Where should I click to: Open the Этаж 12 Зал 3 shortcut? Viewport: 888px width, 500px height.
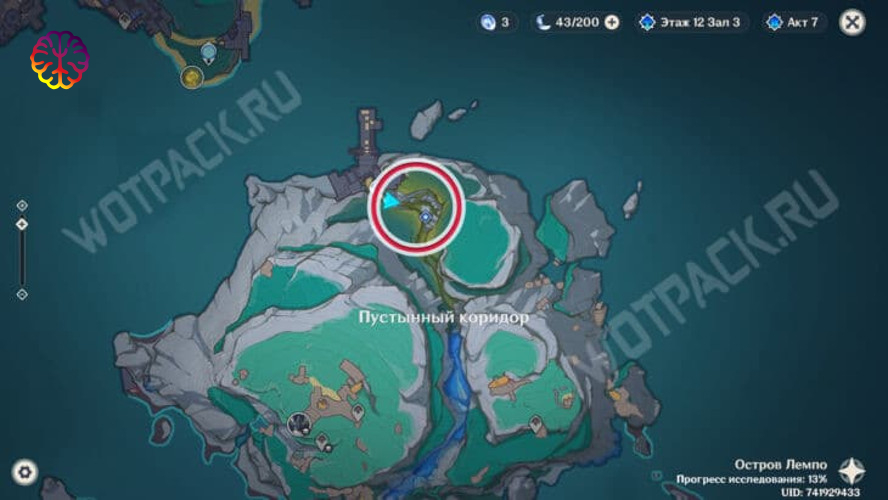pyautogui.click(x=691, y=22)
